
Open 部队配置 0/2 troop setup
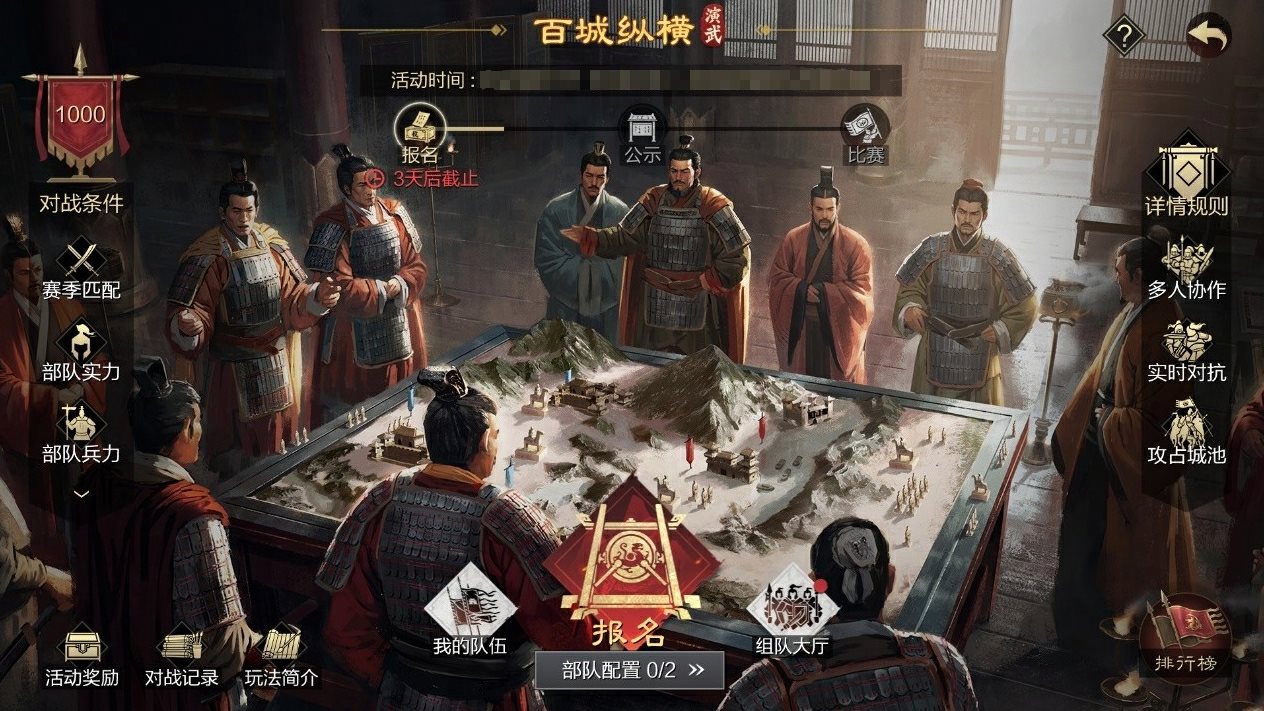click(x=628, y=670)
